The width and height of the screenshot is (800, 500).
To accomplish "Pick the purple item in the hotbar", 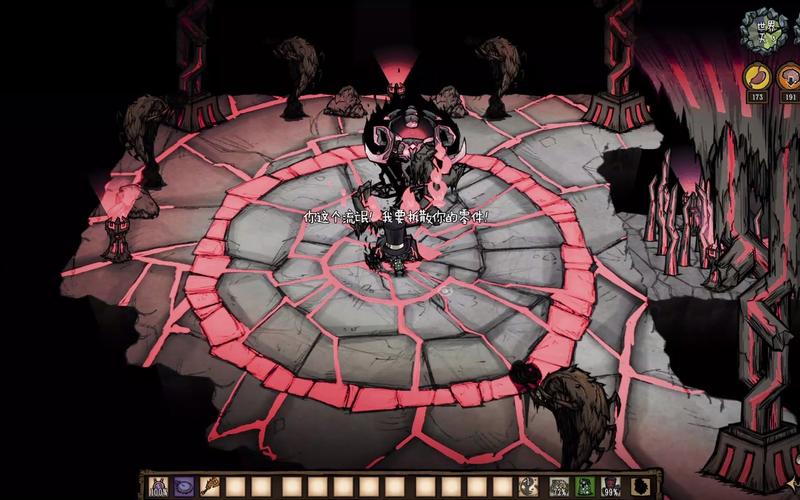I will (x=184, y=487).
